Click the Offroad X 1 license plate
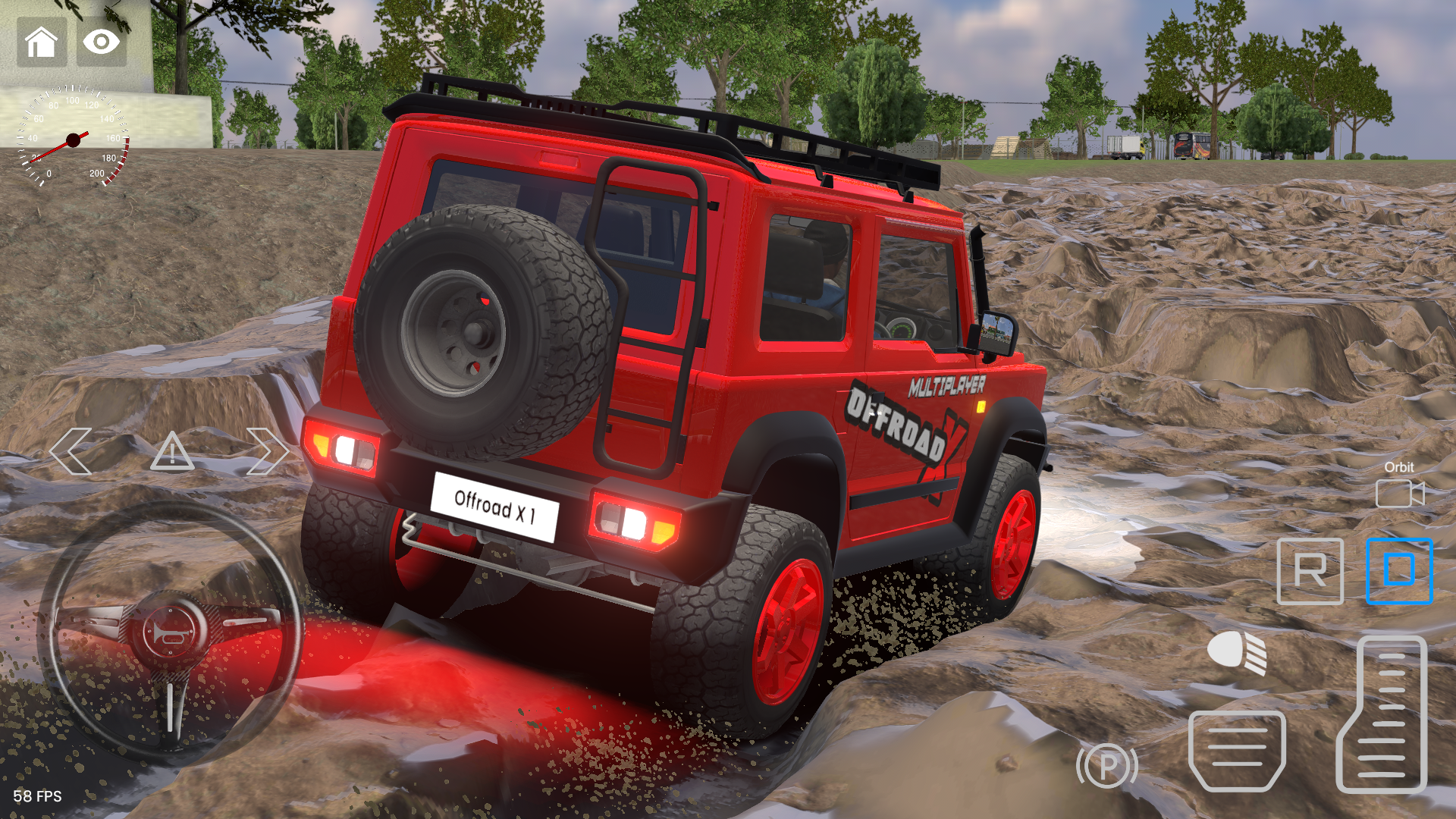This screenshot has width=1456, height=819. [x=497, y=508]
